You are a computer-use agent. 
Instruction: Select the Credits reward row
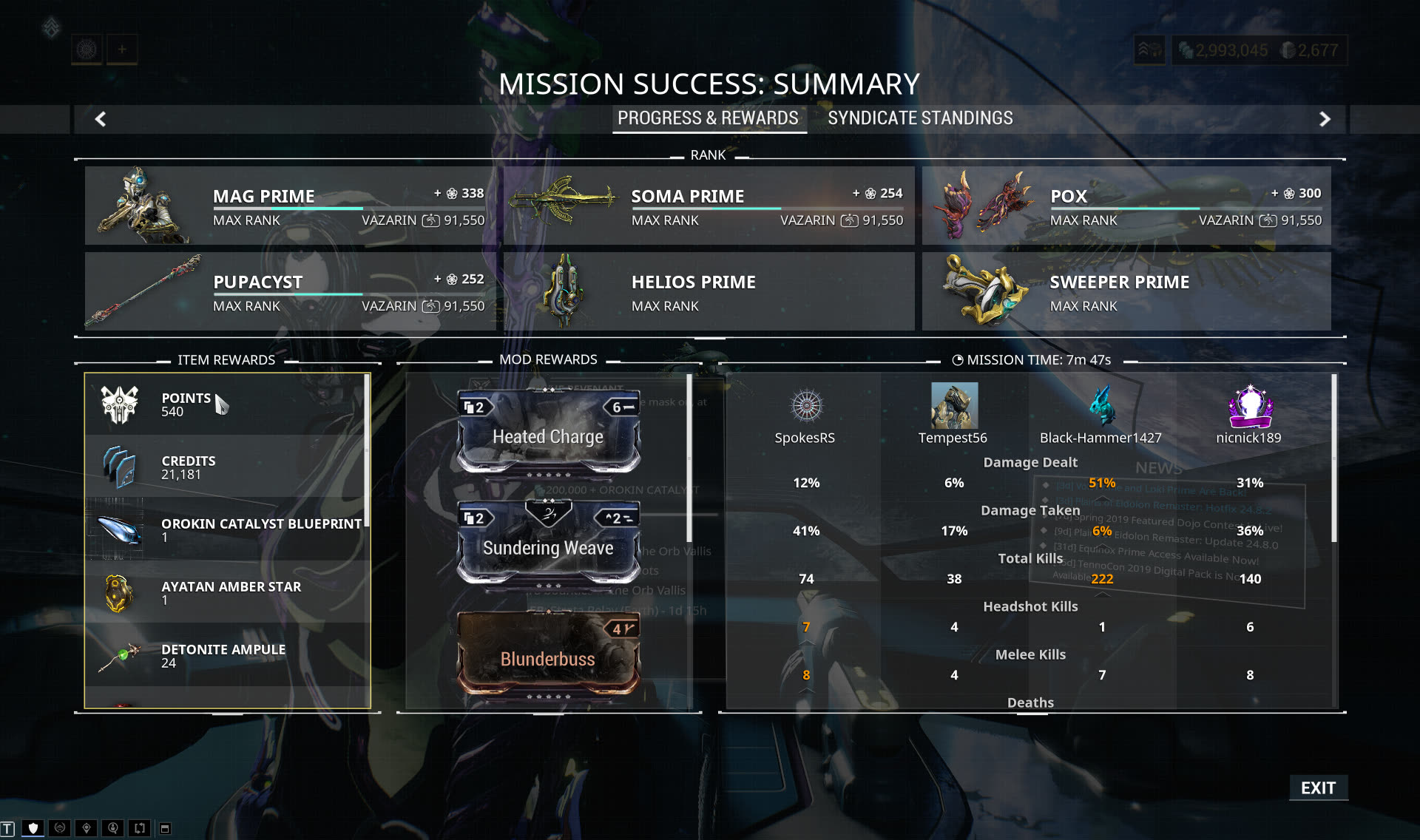click(226, 467)
